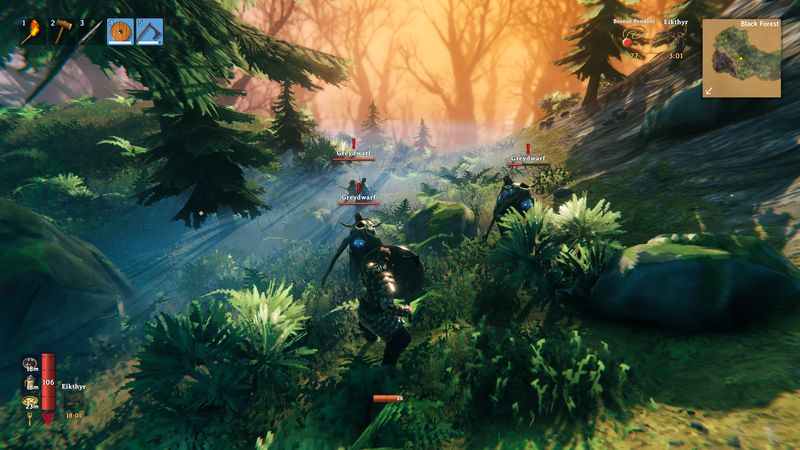Click the bottom food slot with 23m timer
This screenshot has height=450, width=800.
point(31,401)
